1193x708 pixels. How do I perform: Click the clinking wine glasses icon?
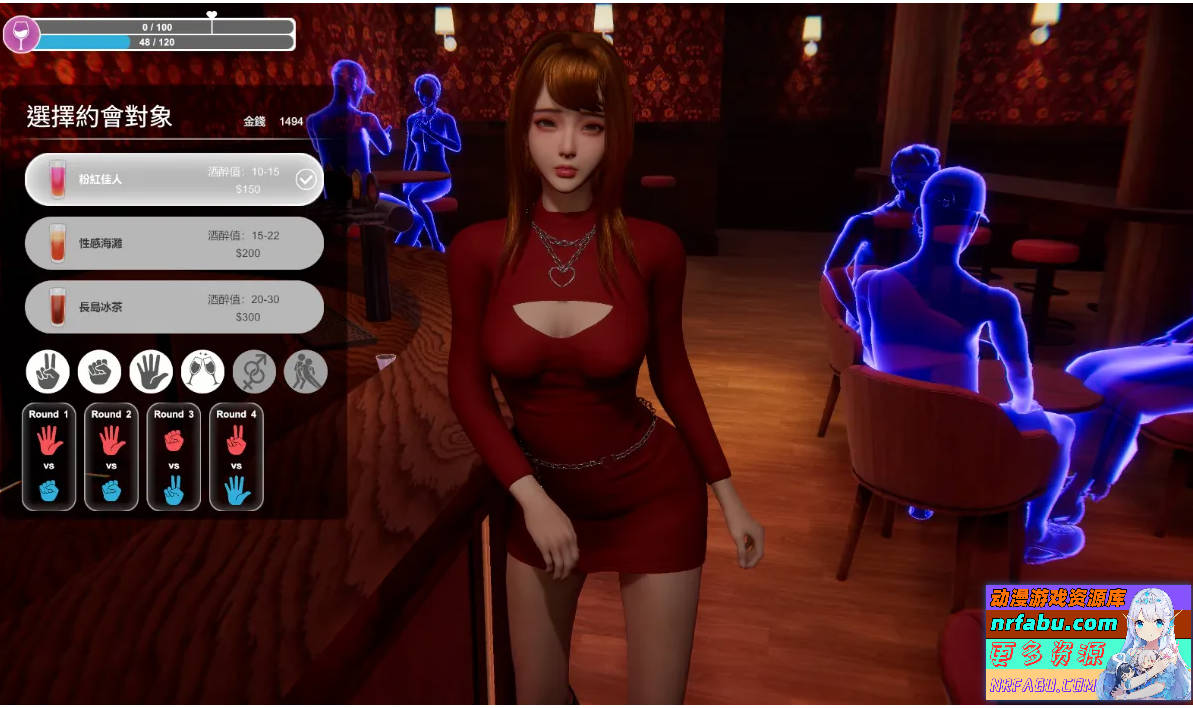(203, 372)
